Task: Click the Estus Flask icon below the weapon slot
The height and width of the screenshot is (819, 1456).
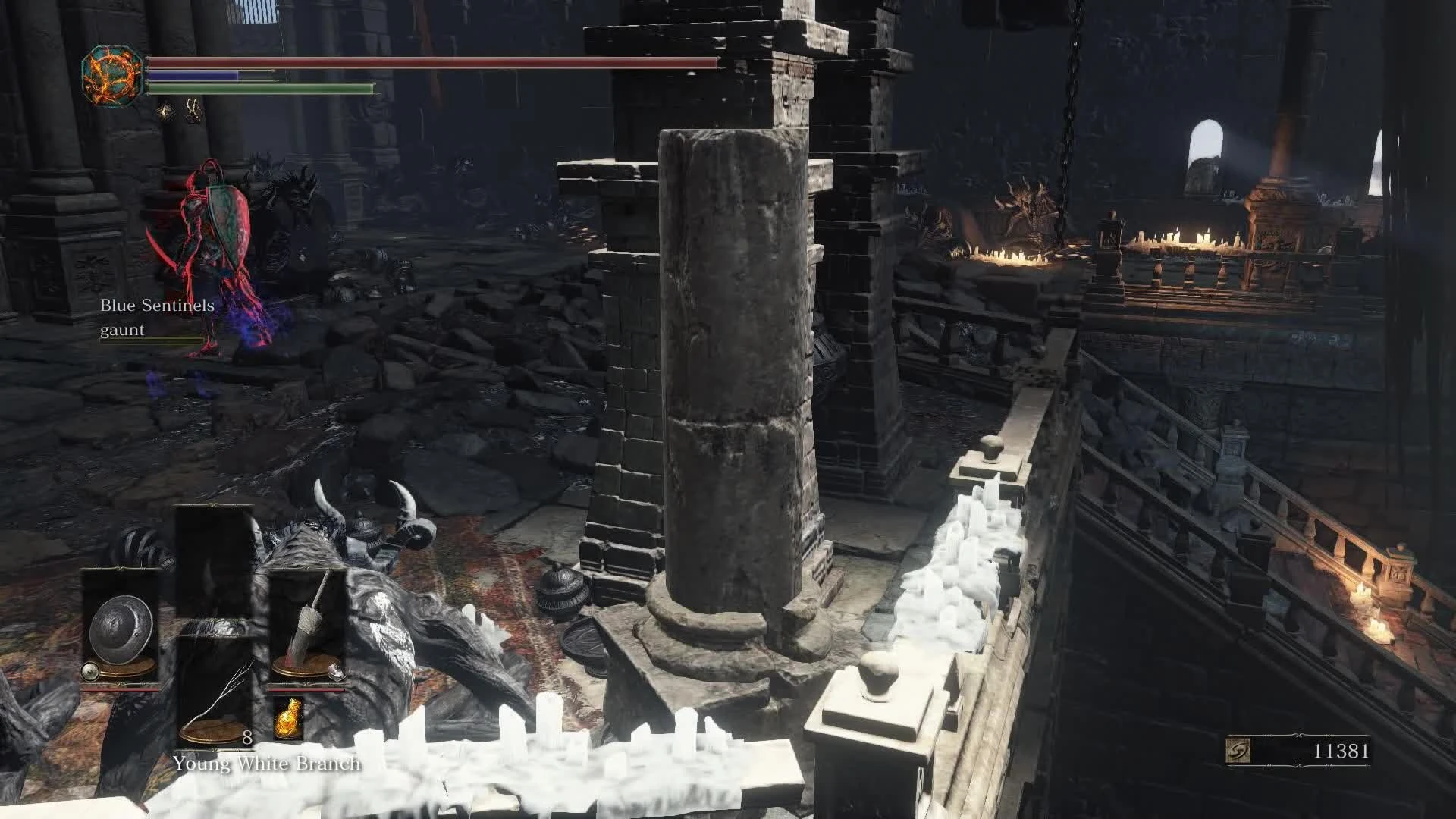Action: tap(290, 717)
